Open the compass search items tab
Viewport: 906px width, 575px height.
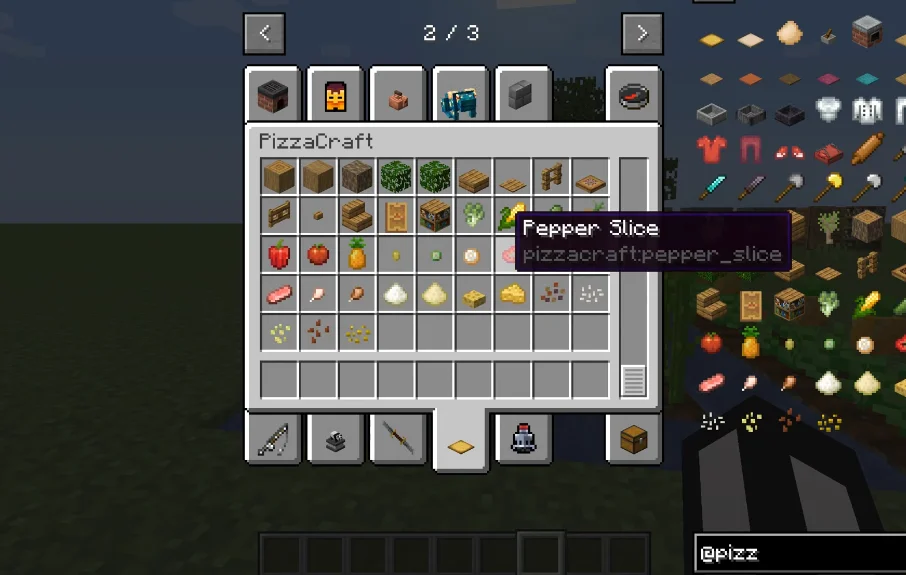(634, 97)
